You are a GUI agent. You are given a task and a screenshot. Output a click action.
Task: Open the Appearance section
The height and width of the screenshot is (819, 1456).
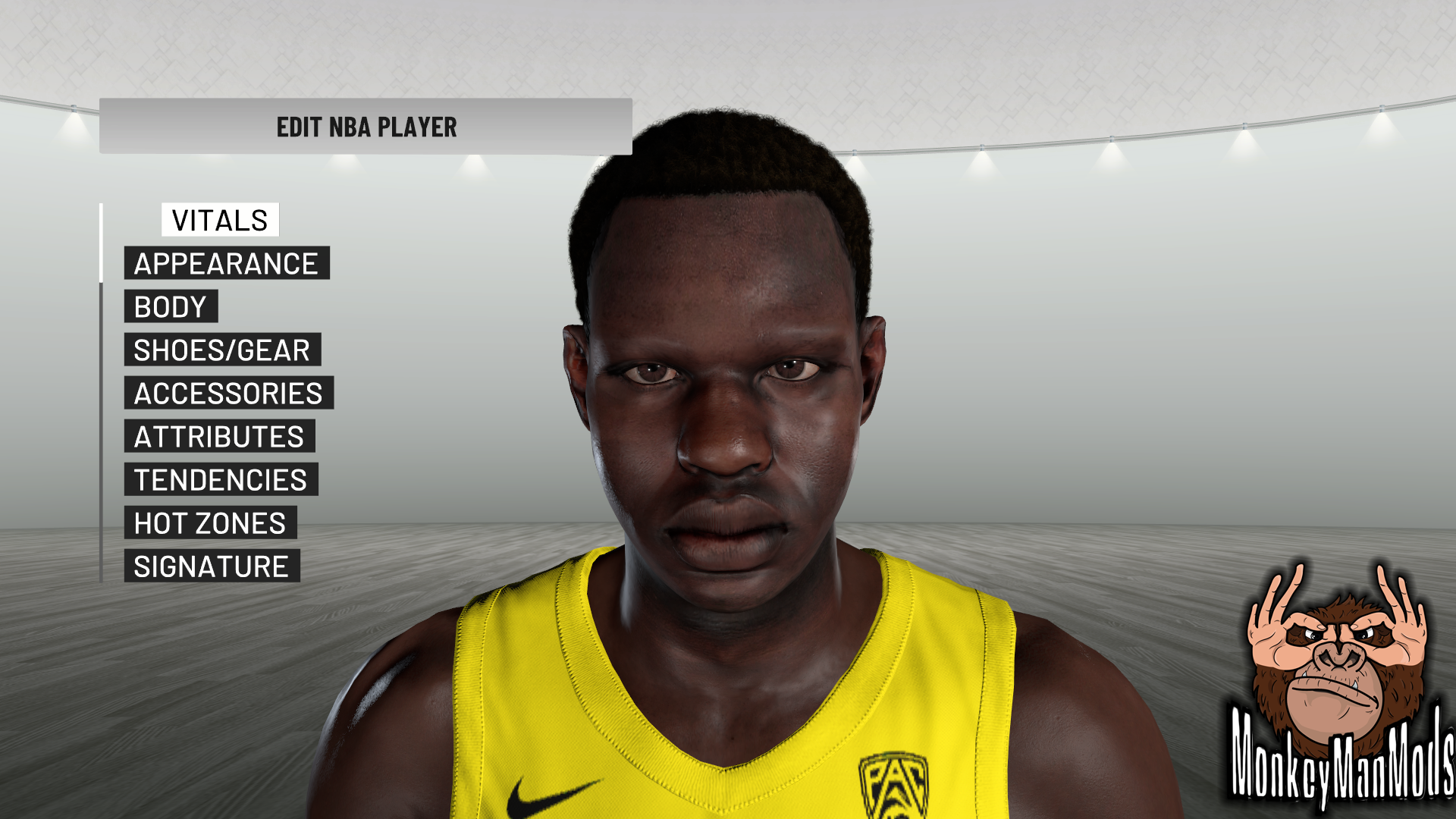pos(226,263)
